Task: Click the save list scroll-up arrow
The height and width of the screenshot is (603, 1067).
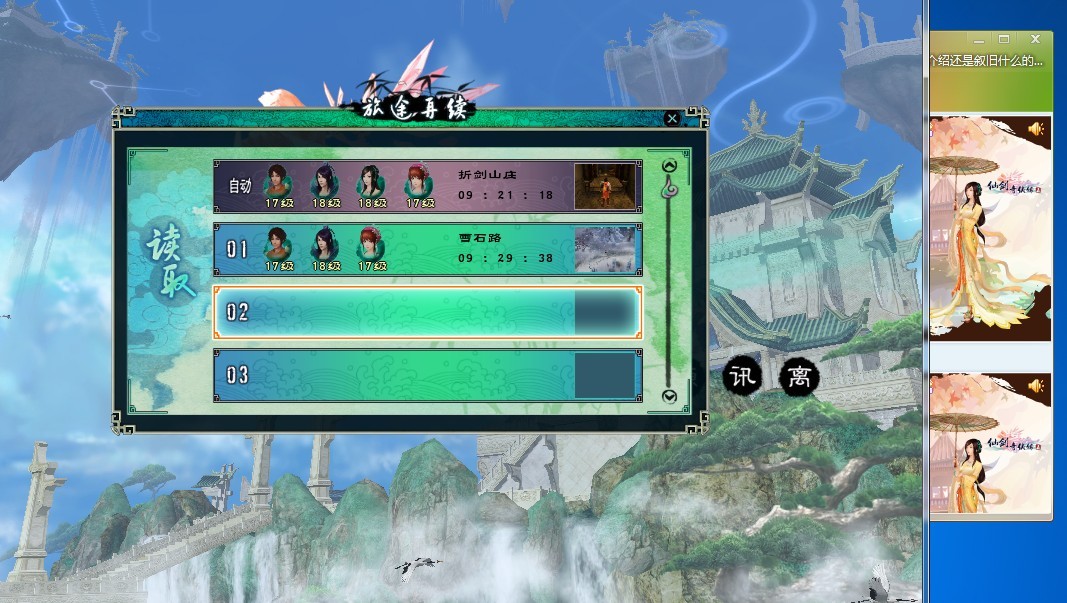Action: coord(670,166)
